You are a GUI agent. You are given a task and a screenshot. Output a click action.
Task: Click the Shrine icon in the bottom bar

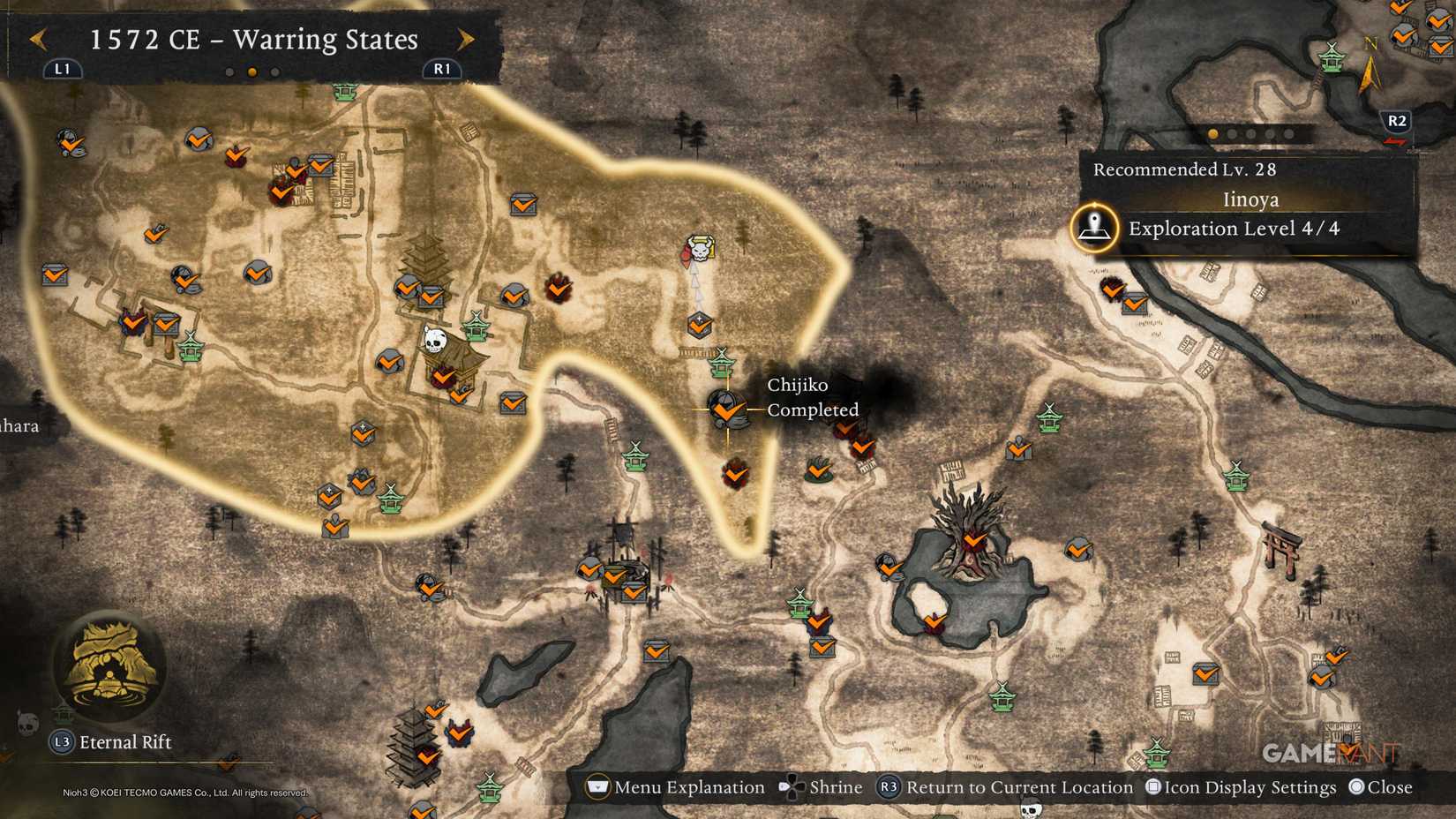792,787
